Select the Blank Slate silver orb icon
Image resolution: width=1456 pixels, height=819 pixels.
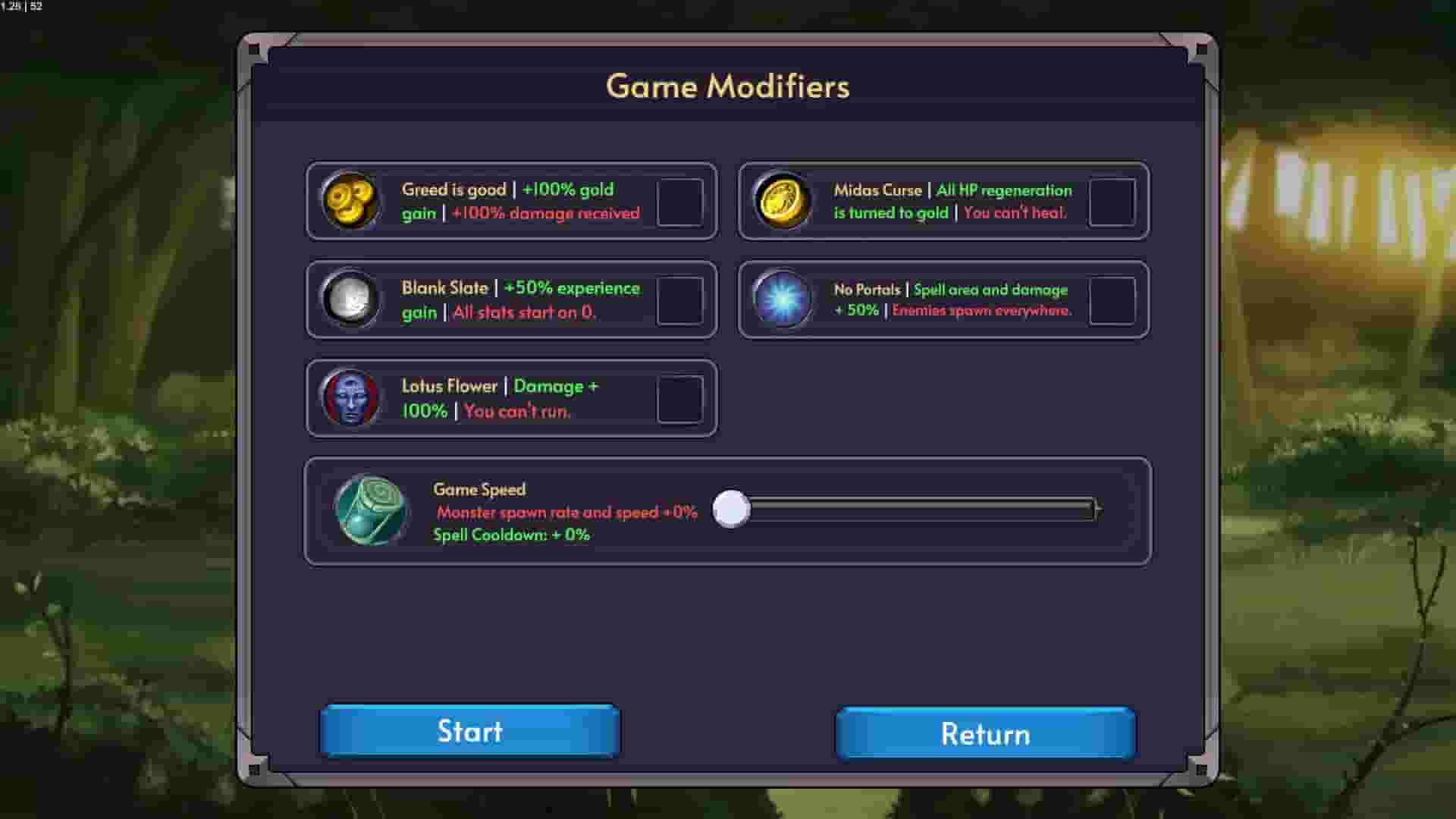coord(351,300)
